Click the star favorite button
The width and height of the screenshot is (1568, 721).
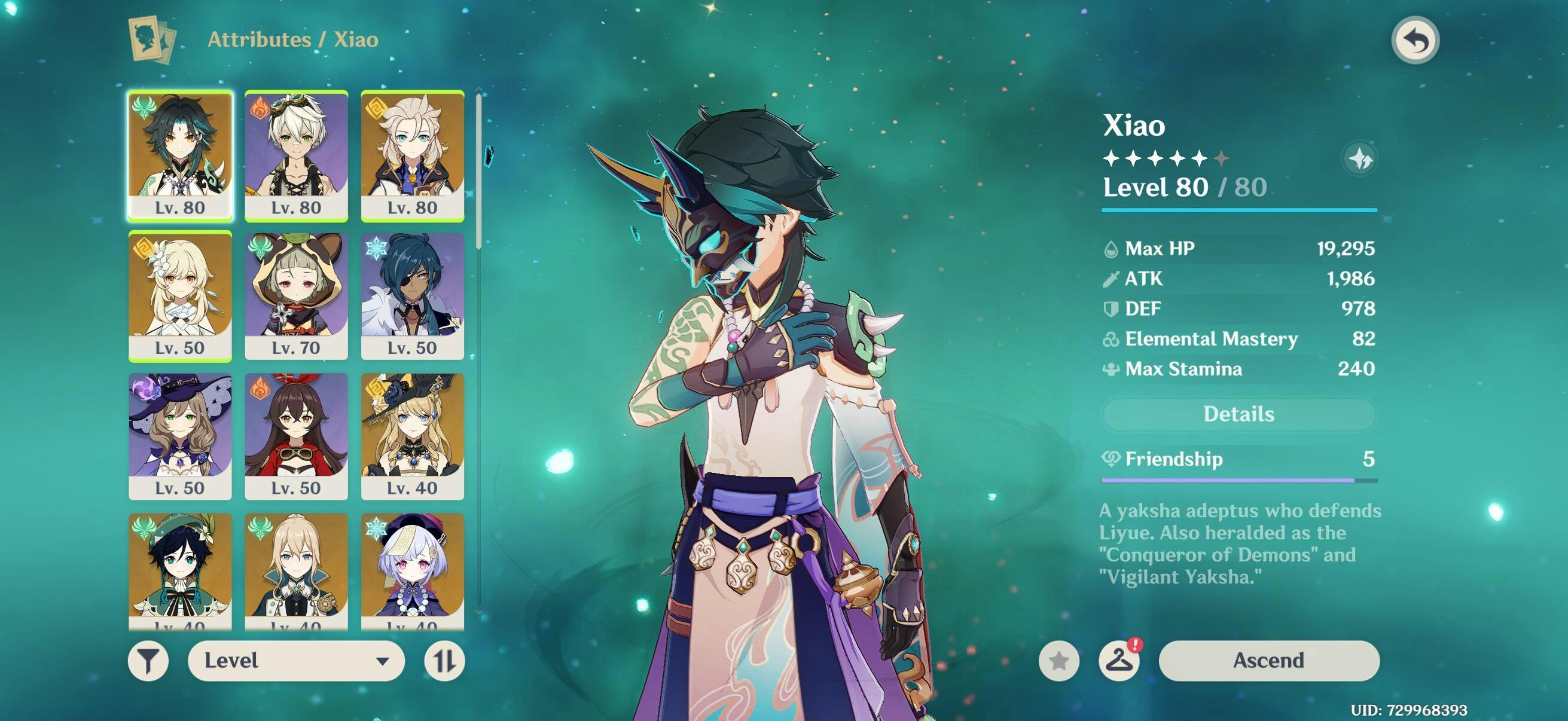click(x=1059, y=661)
